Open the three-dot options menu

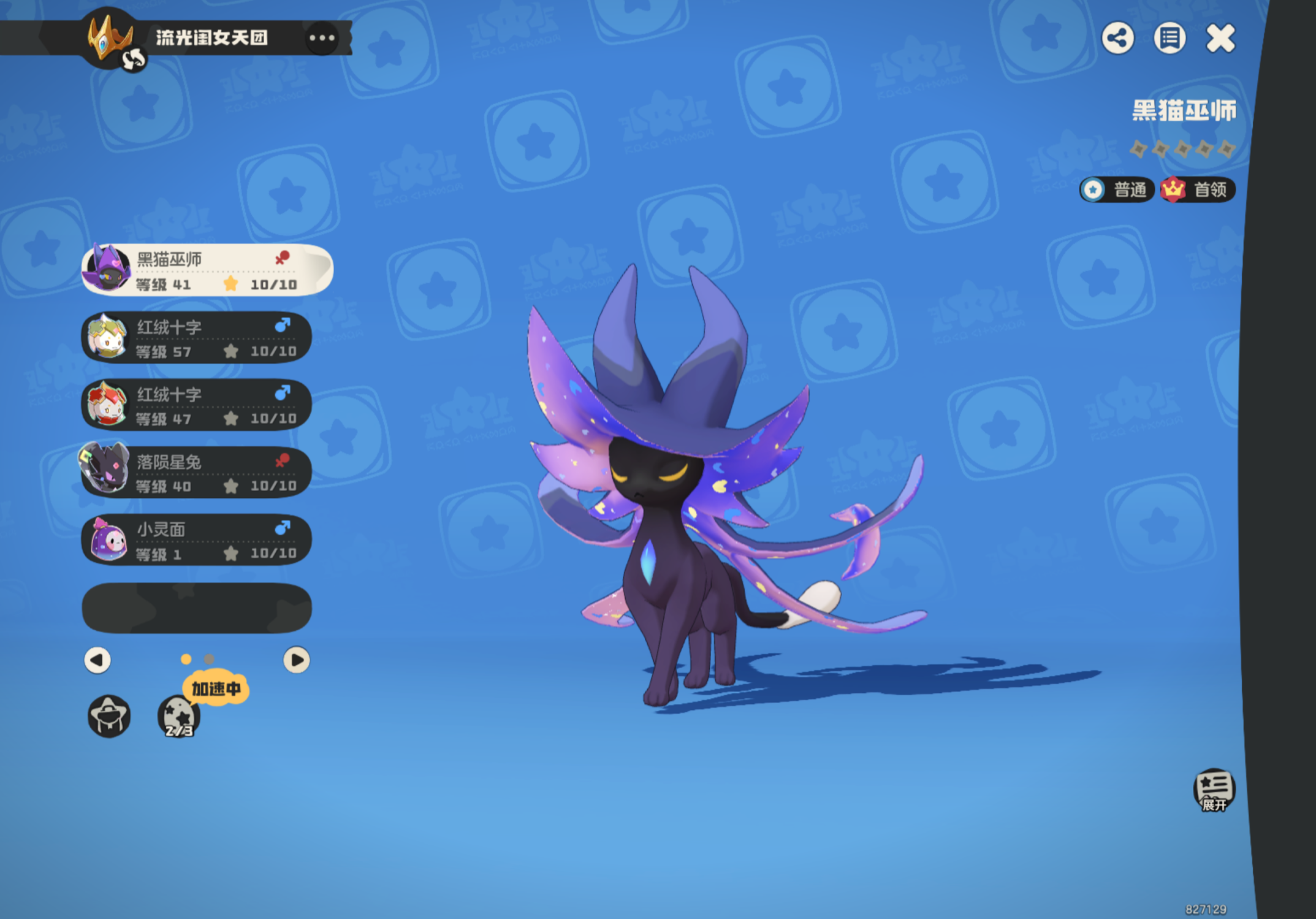pyautogui.click(x=322, y=38)
